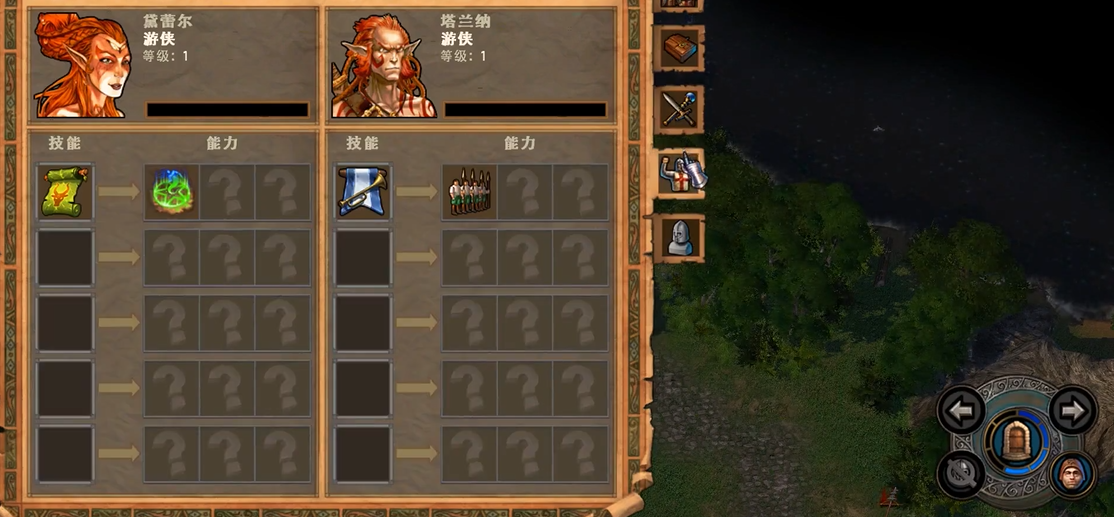Select the orange-haired female elf hero portrait
This screenshot has height=517, width=1114.
[82, 64]
